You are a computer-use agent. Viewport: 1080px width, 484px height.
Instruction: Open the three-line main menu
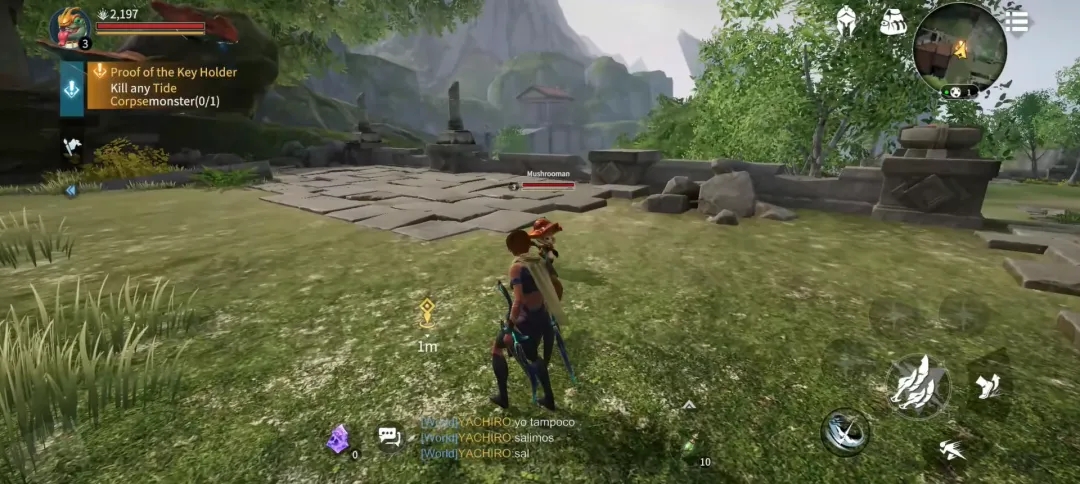[1017, 22]
